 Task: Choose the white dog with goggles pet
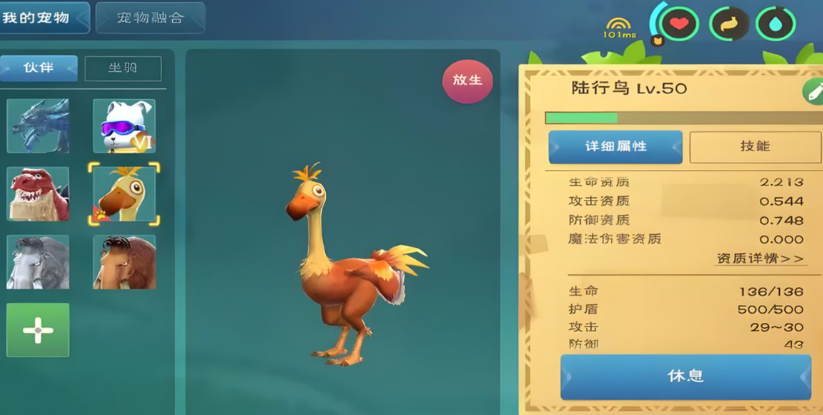click(x=124, y=126)
